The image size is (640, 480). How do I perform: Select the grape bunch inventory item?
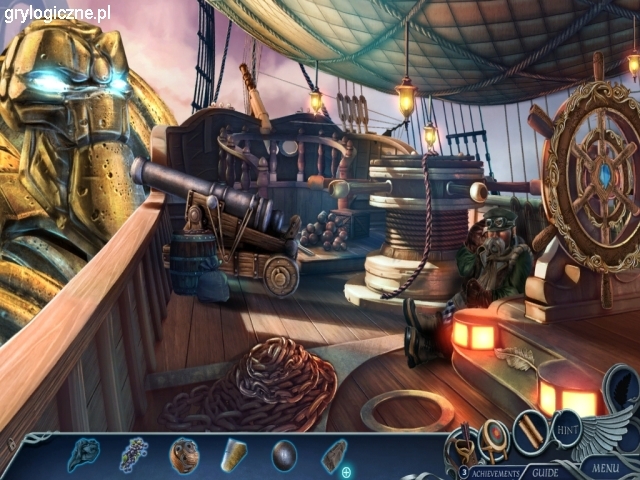[133, 455]
